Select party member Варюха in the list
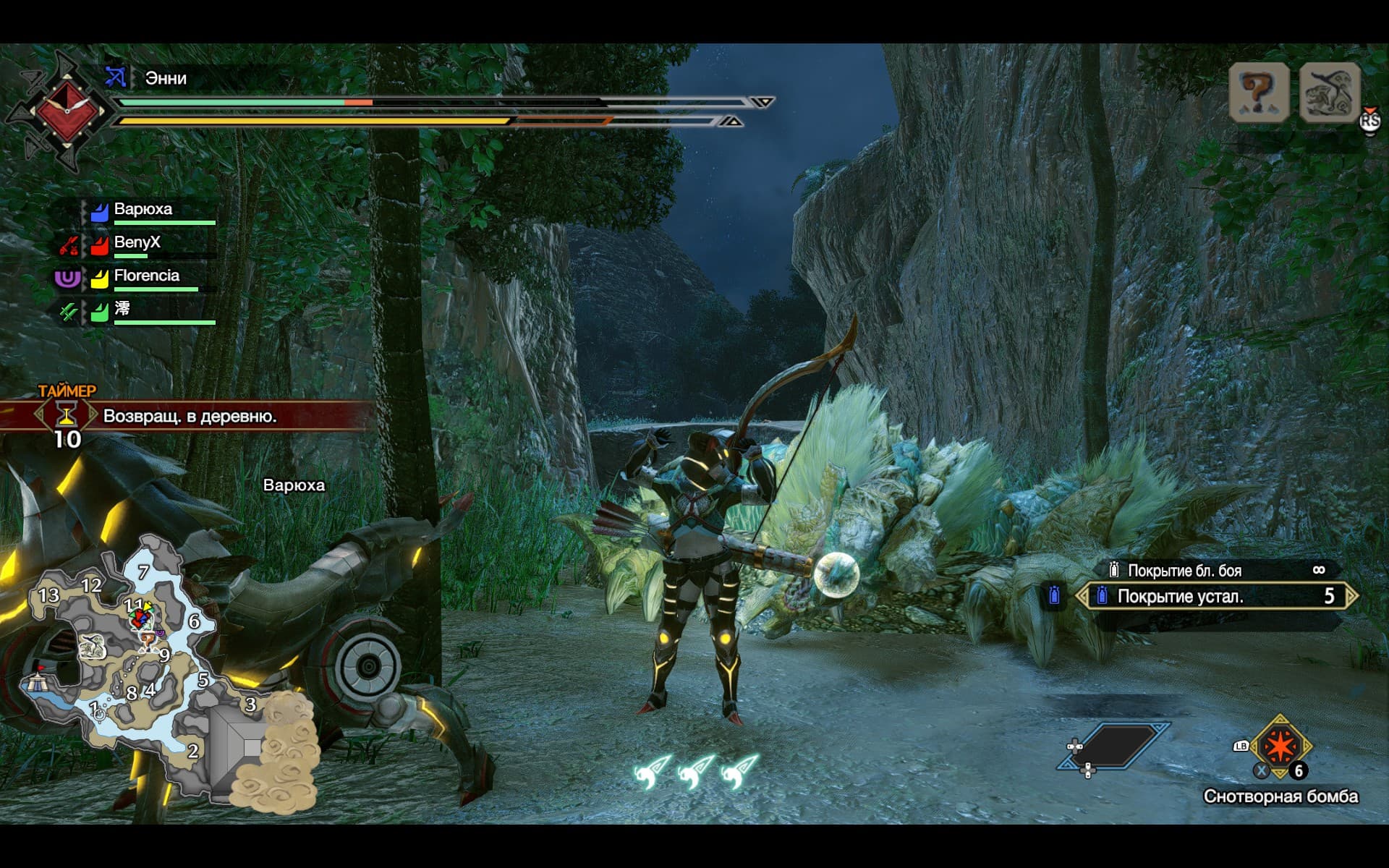The height and width of the screenshot is (868, 1389). click(143, 210)
